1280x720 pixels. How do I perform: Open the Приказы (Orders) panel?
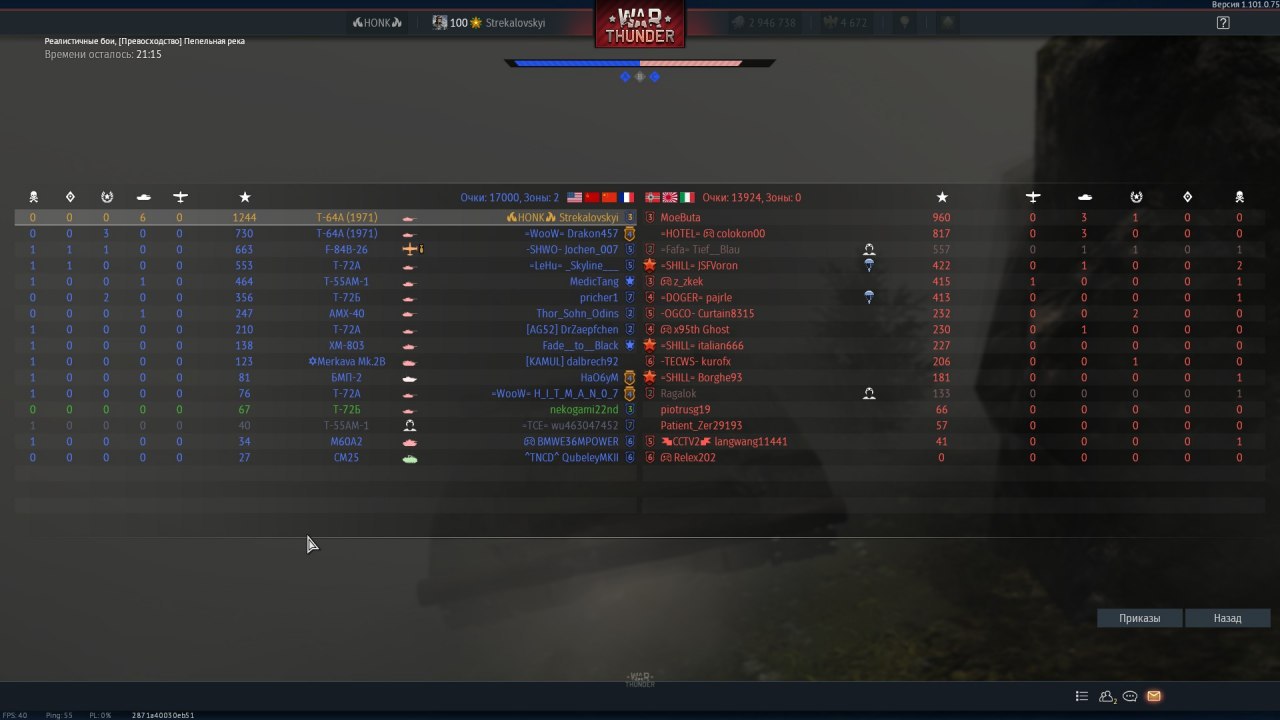(1139, 618)
